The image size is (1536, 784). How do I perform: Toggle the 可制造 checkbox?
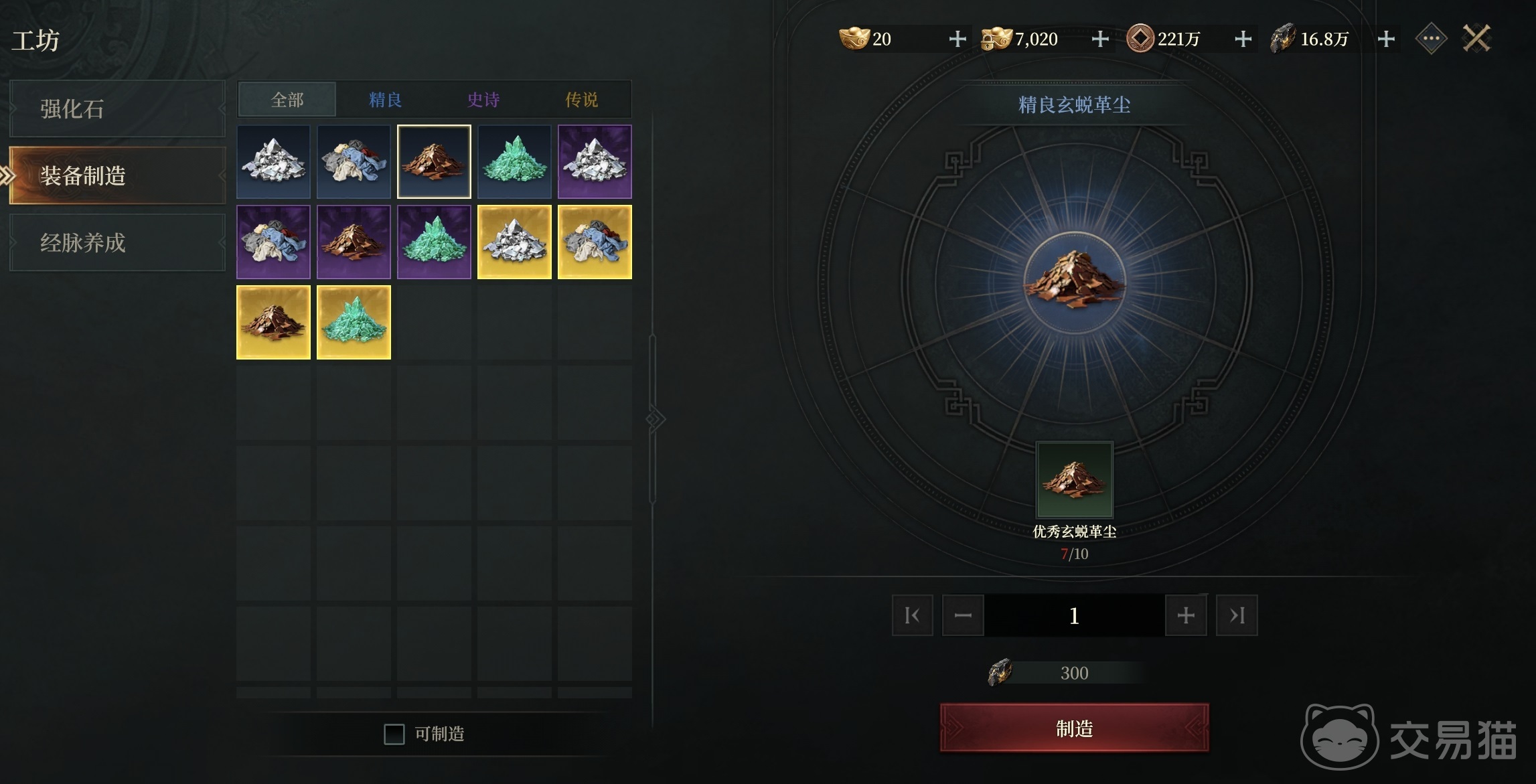click(x=394, y=734)
